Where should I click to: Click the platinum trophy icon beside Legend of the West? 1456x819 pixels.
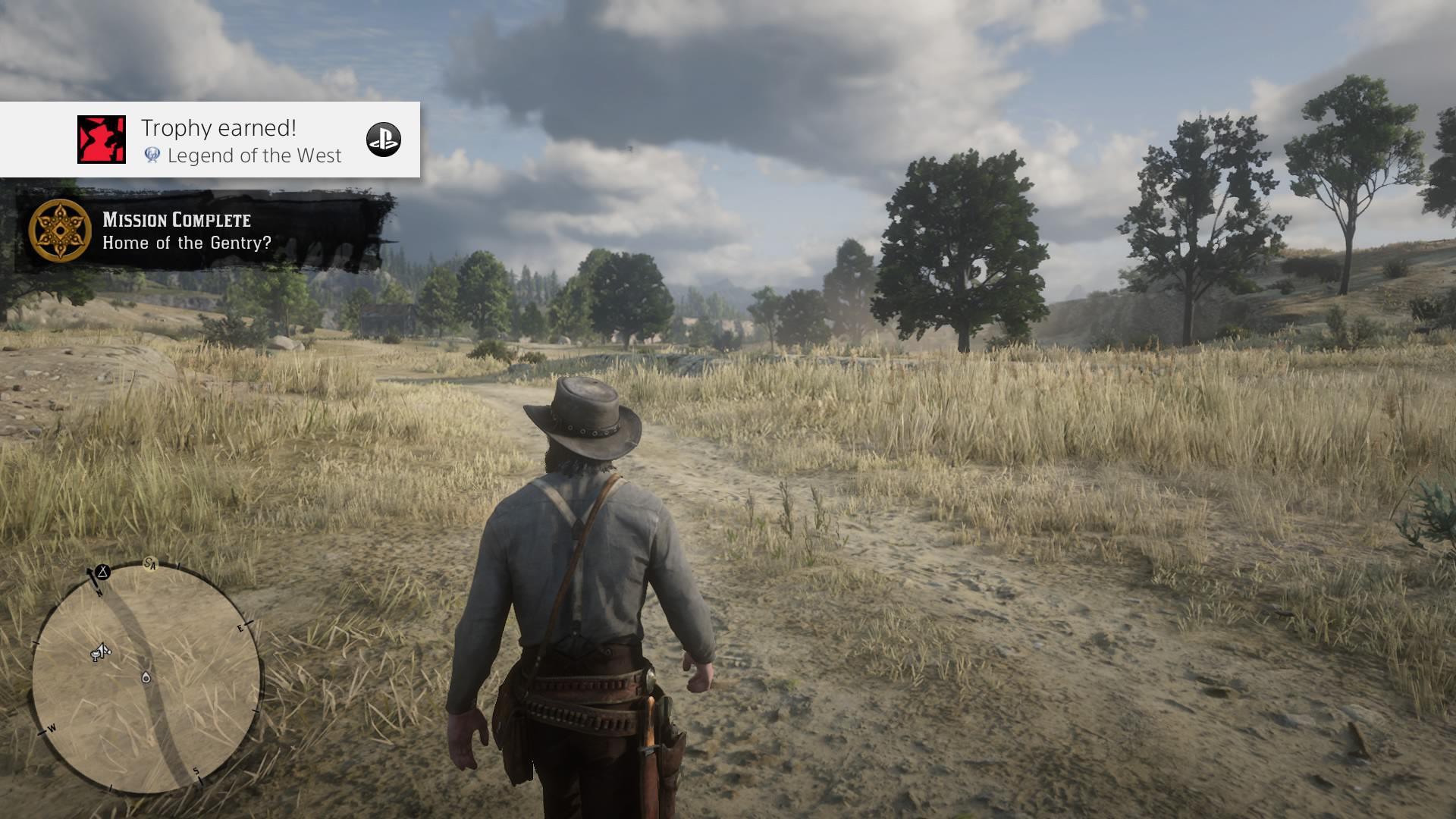coord(152,155)
